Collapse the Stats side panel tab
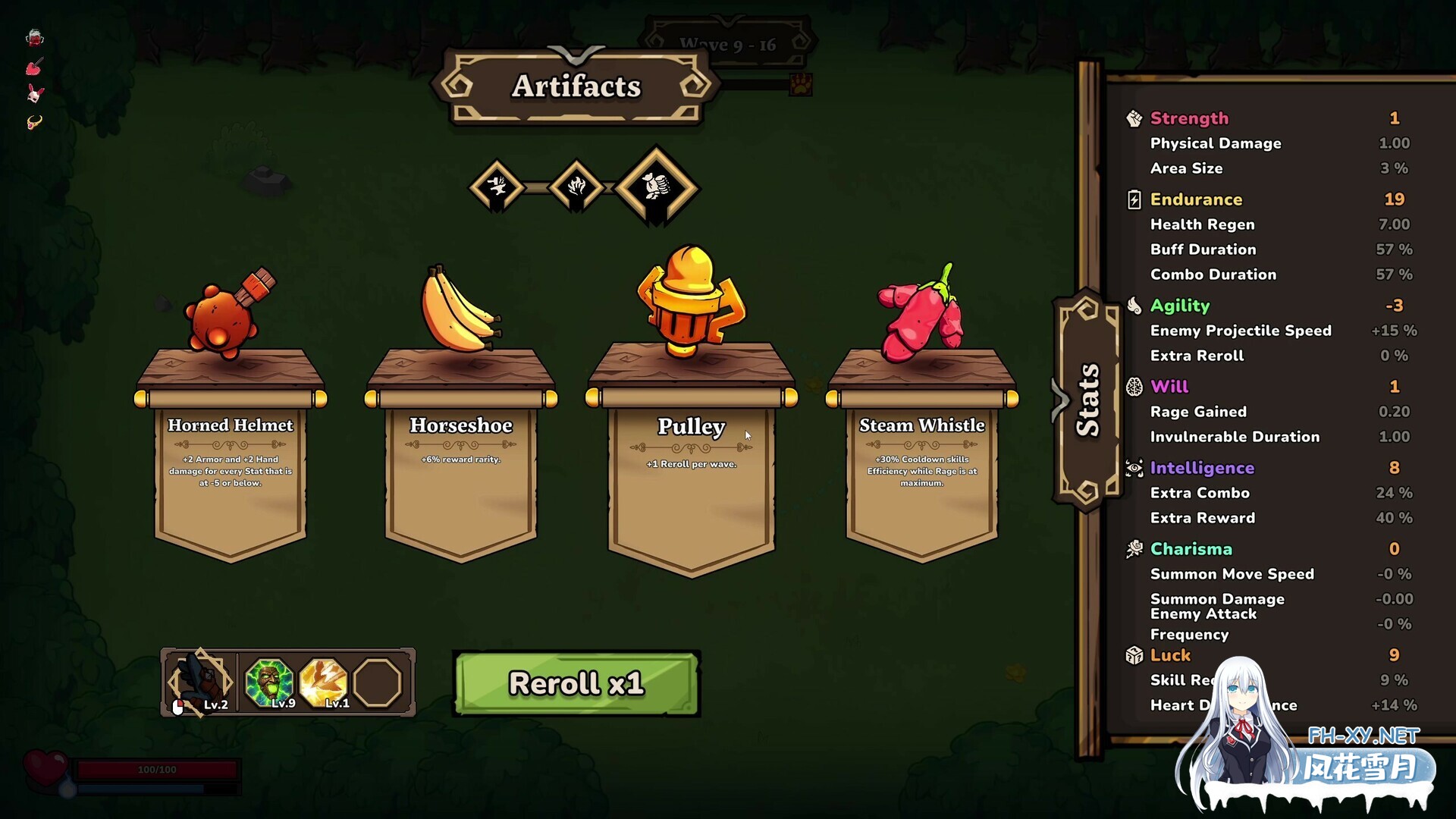The image size is (1456, 819). pyautogui.click(x=1087, y=400)
